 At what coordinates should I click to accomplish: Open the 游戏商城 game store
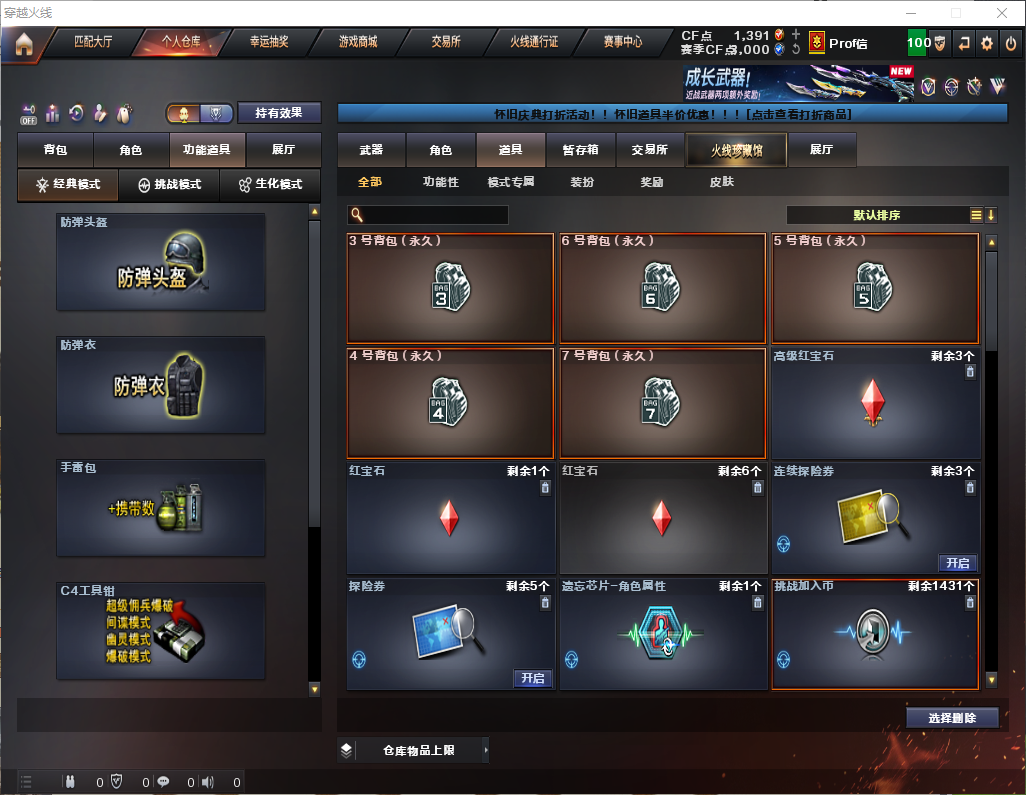[x=357, y=42]
